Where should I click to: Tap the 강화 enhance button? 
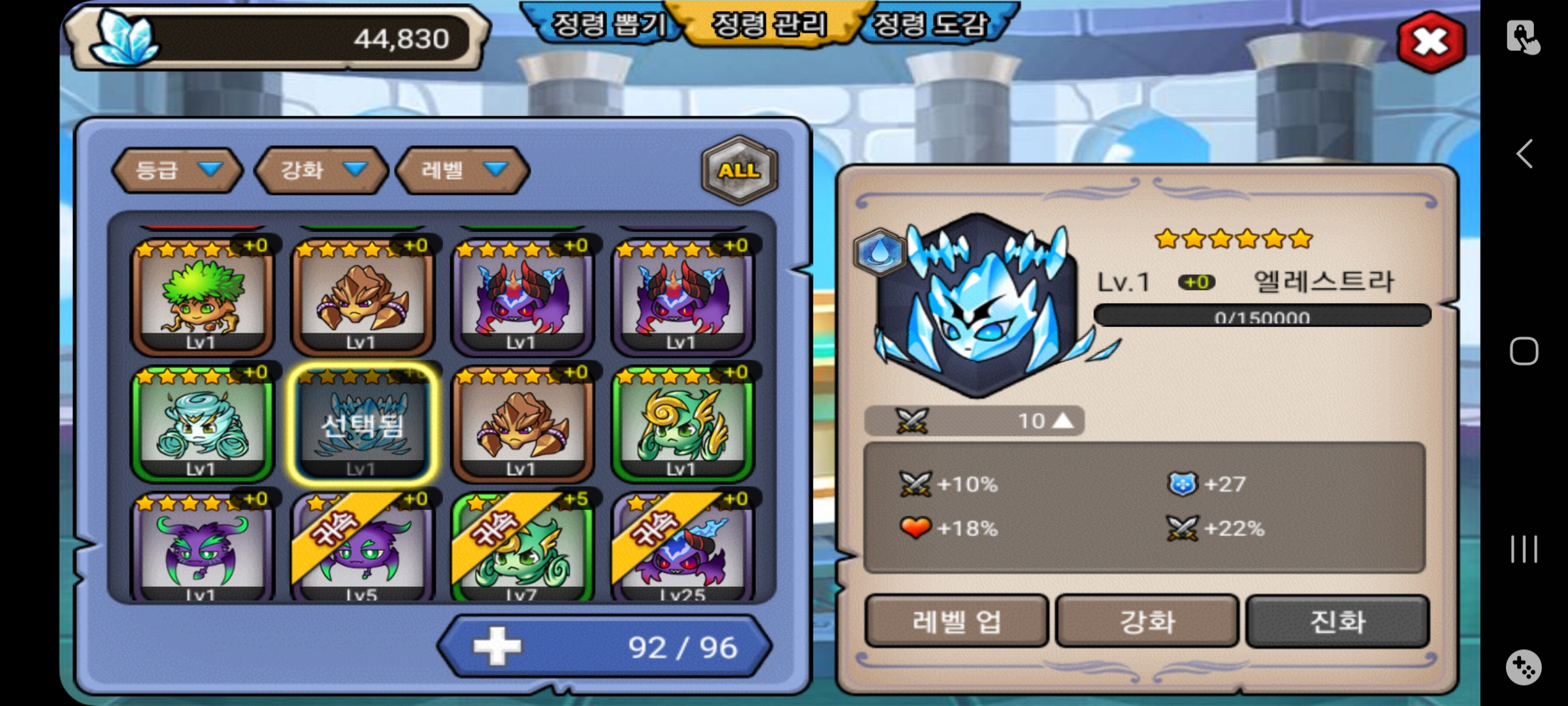(x=1147, y=621)
